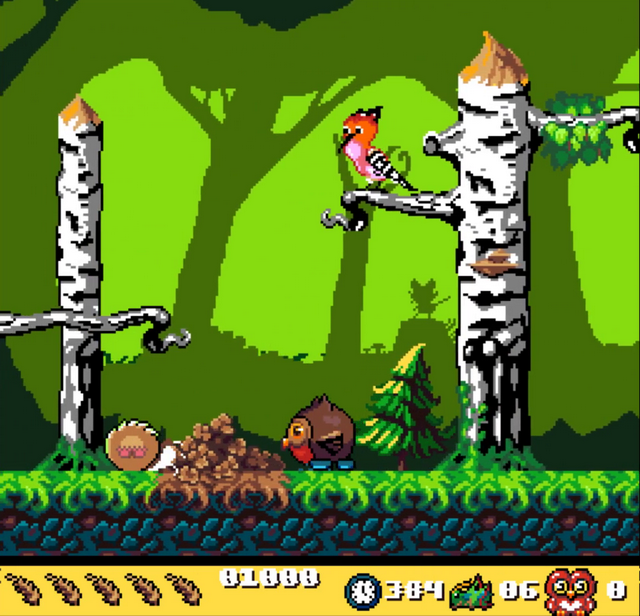Viewport: 640px width, 616px height.
Task: Select the green spiky creature counter icon
Action: 472,589
